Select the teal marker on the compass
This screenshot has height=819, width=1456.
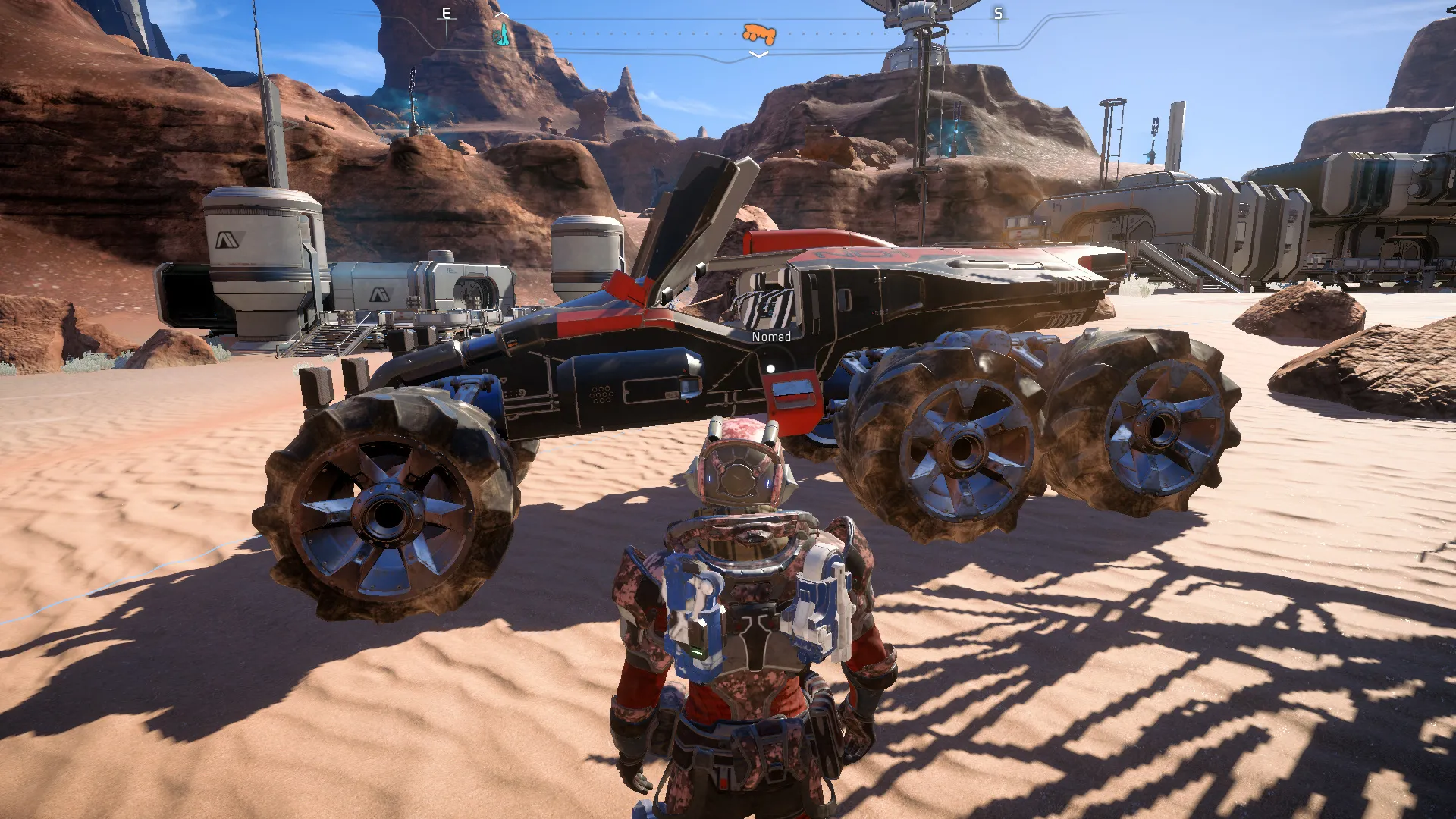pos(501,34)
